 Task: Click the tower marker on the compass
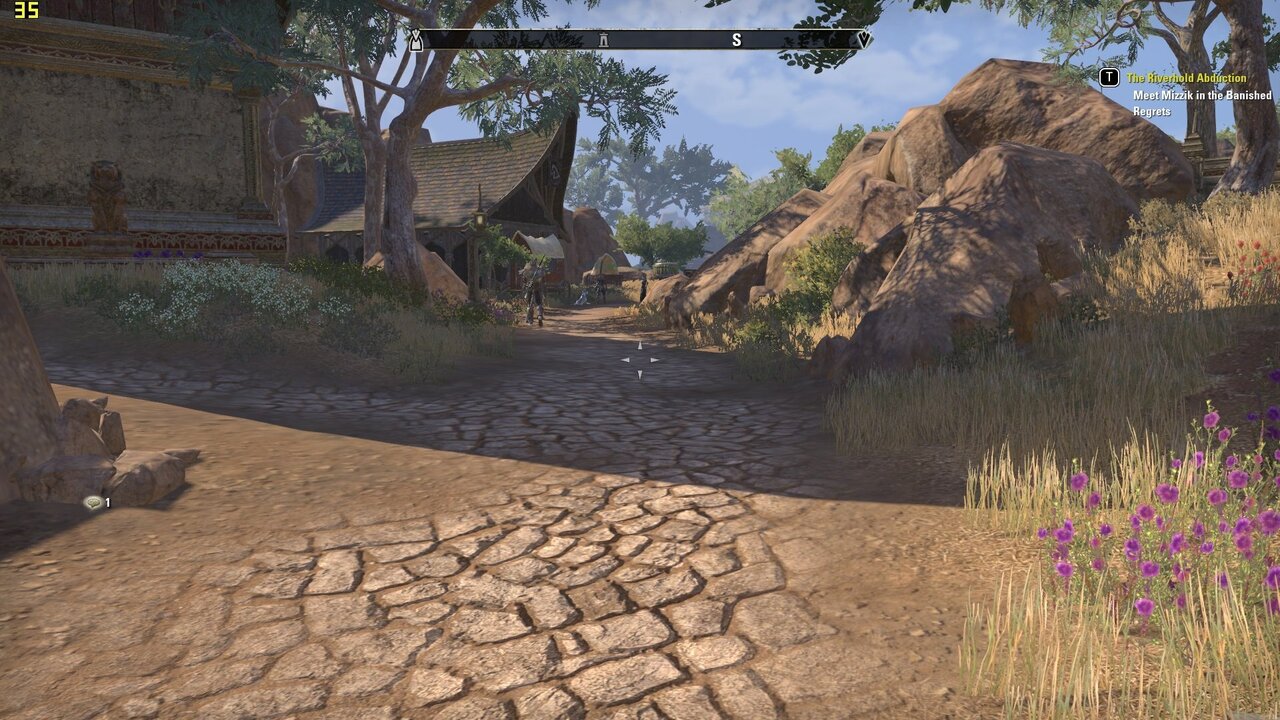pyautogui.click(x=603, y=40)
